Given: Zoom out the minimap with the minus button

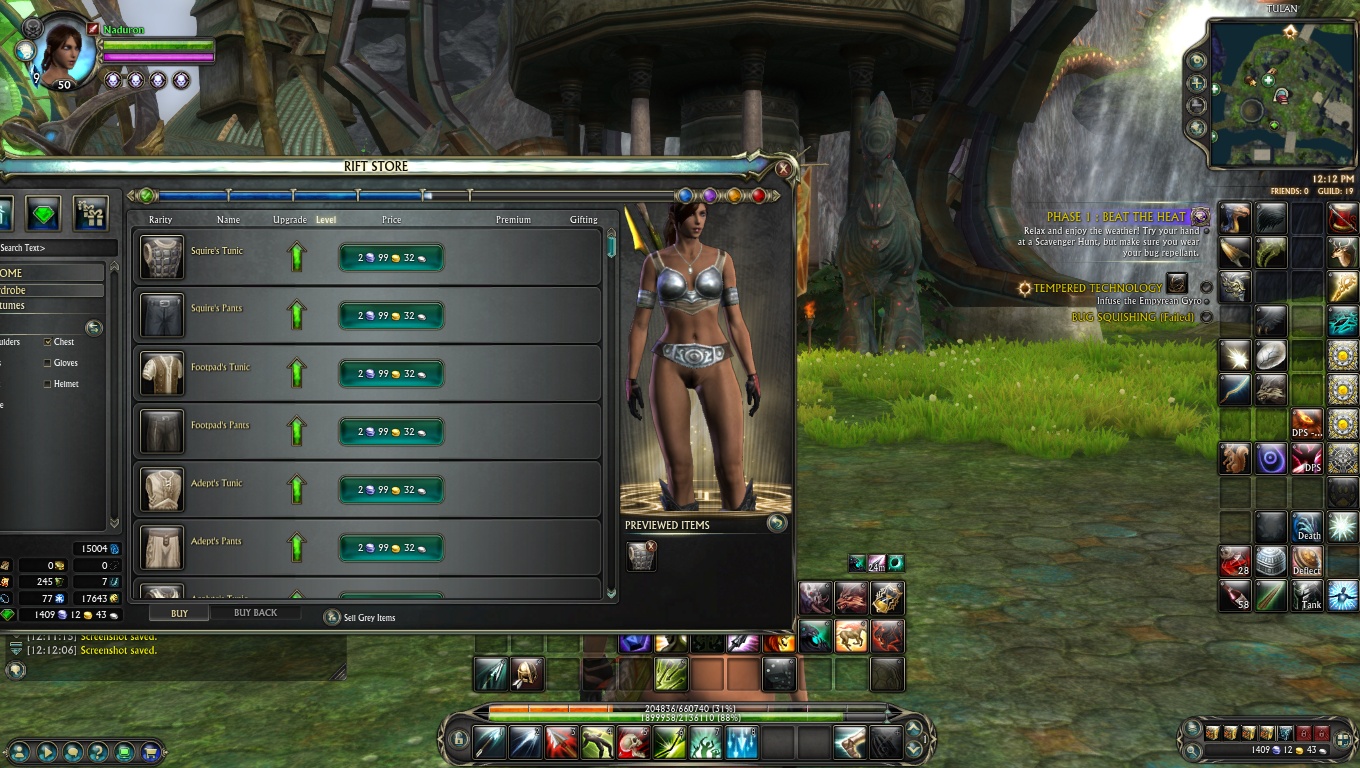Looking at the screenshot, I should (1197, 106).
